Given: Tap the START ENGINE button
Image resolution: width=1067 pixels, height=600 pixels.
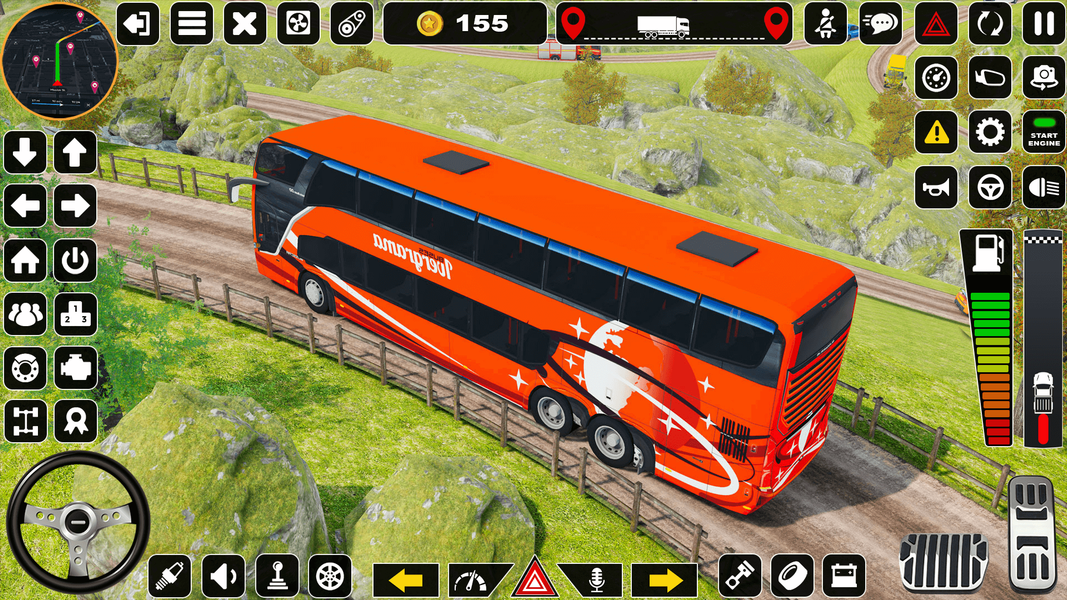Looking at the screenshot, I should coord(1043,132).
